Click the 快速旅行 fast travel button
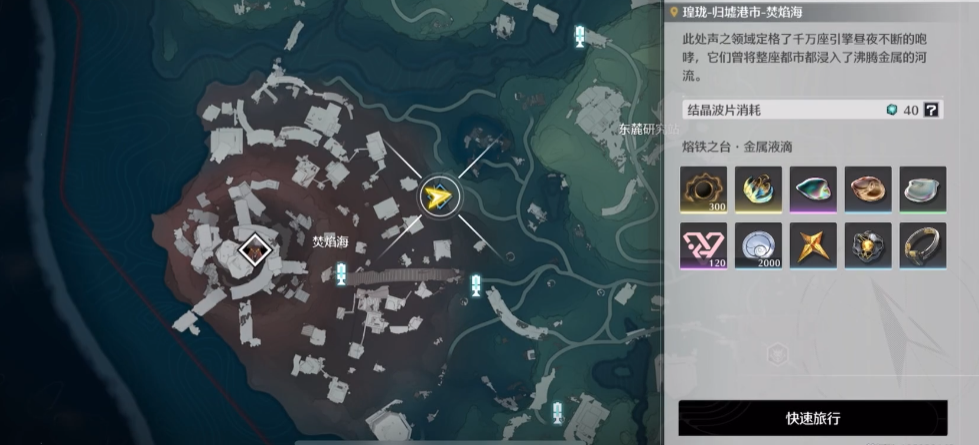Image resolution: width=979 pixels, height=445 pixels. tap(812, 418)
